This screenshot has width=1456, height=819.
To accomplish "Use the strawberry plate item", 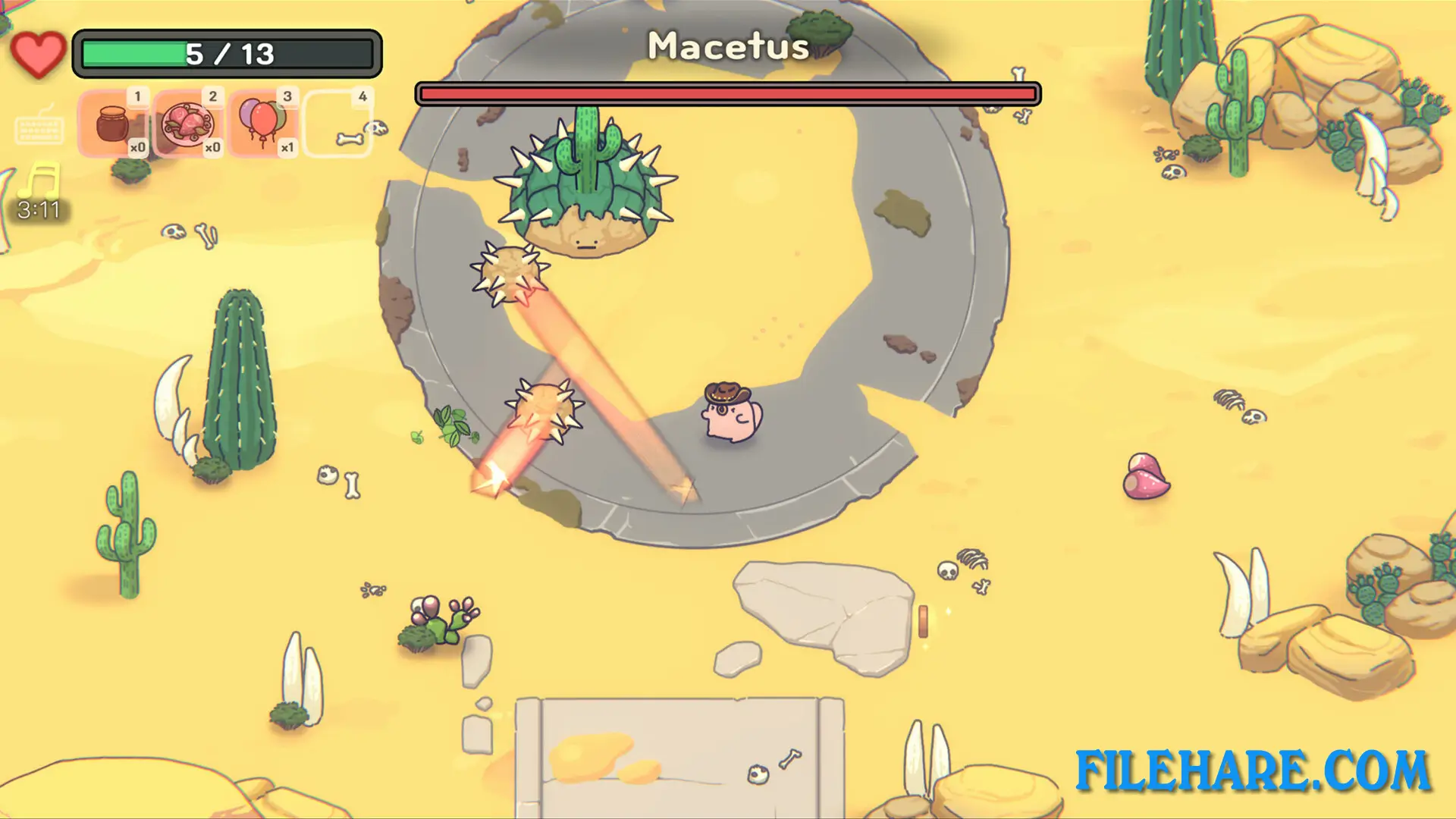I will point(188,124).
